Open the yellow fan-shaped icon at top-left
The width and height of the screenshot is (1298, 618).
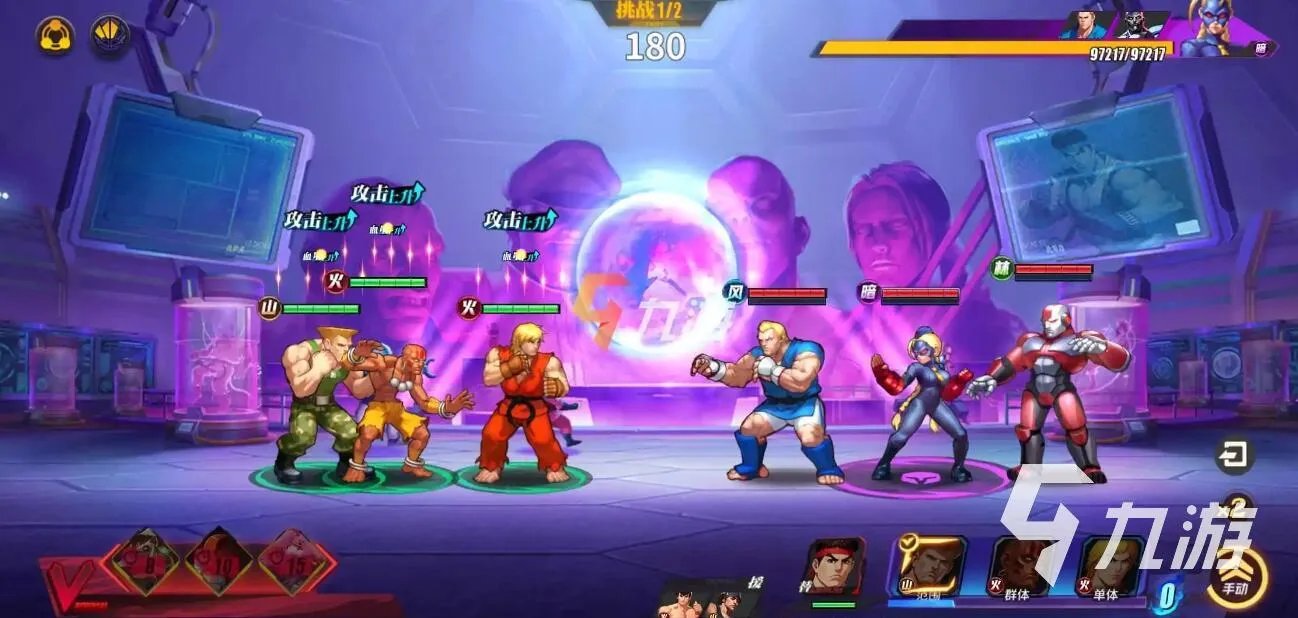[x=110, y=35]
